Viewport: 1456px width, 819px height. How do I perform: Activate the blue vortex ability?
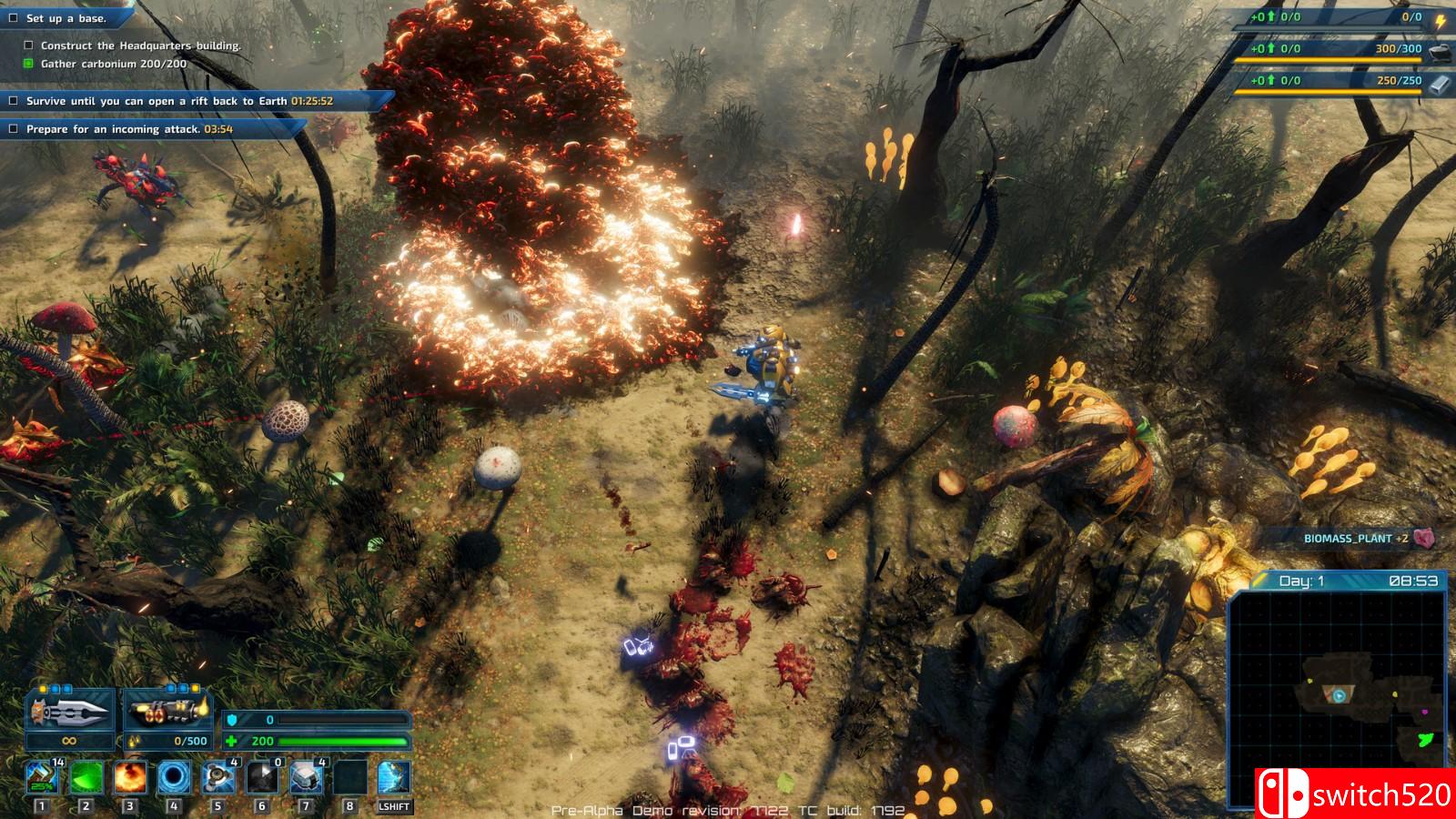174,779
